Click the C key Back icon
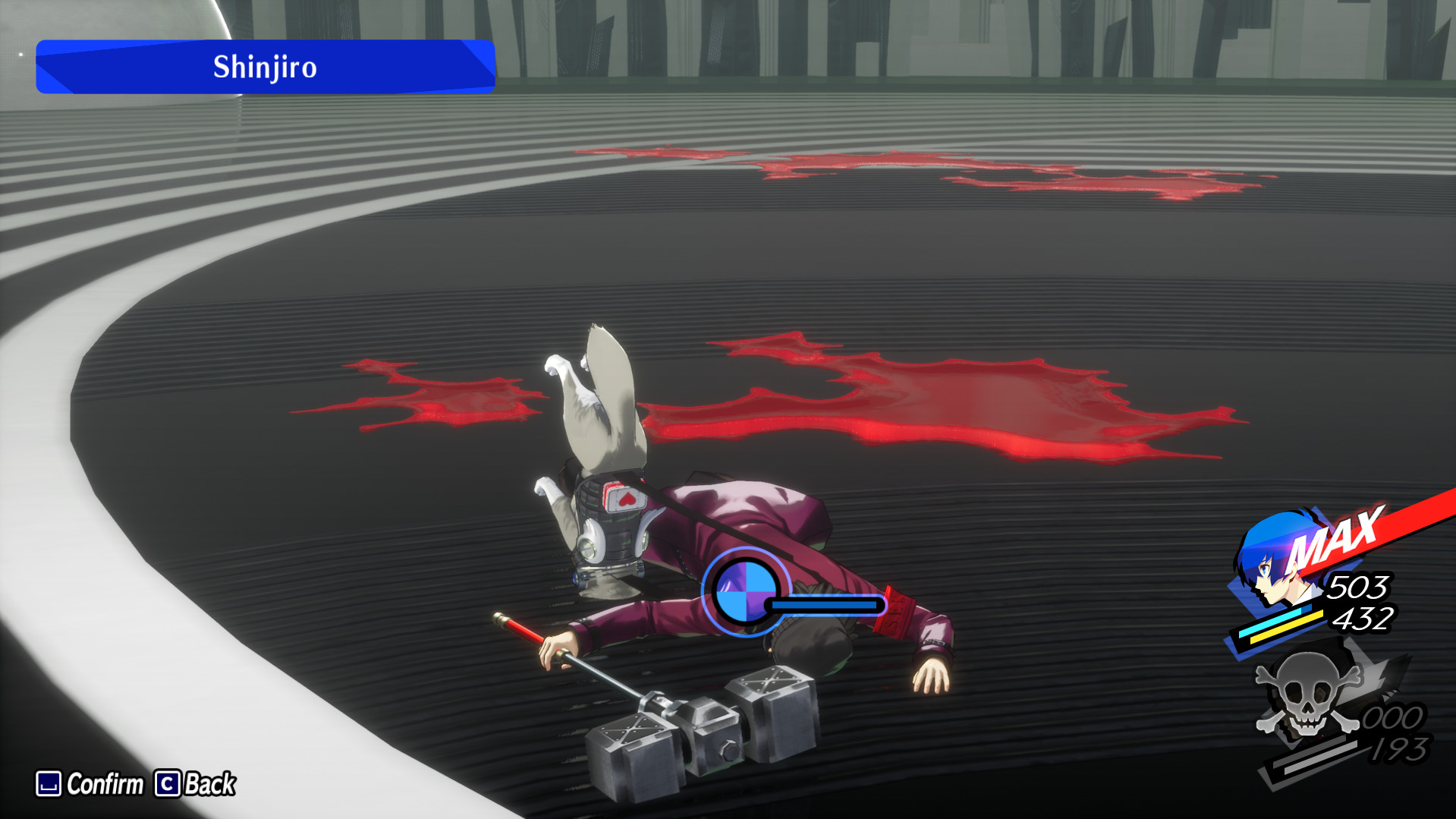Image resolution: width=1456 pixels, height=819 pixels. pos(168,784)
